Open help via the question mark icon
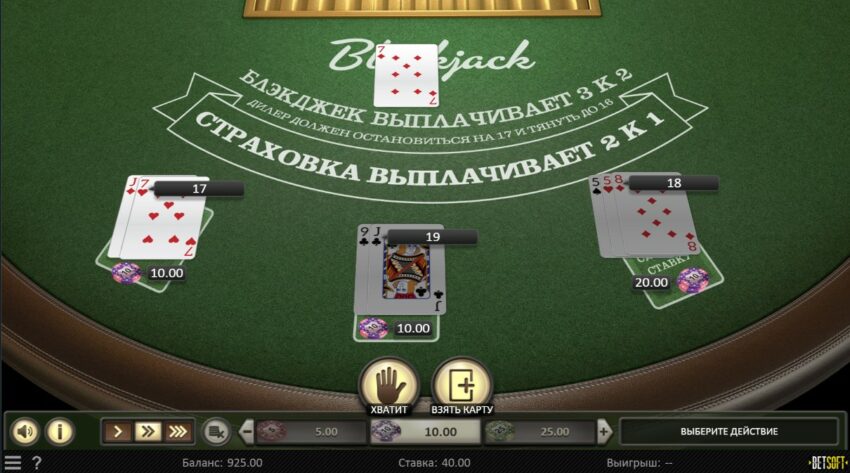 [x=37, y=463]
